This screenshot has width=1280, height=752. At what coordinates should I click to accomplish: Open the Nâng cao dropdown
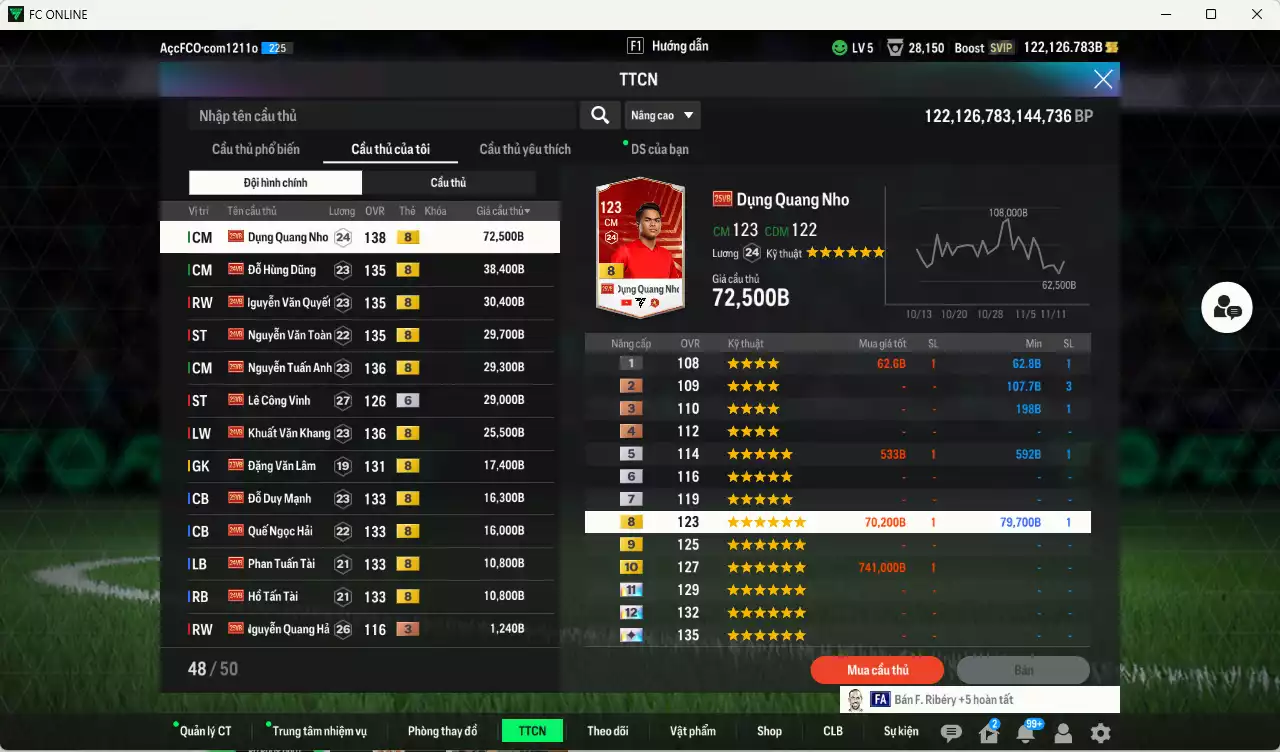coord(662,116)
